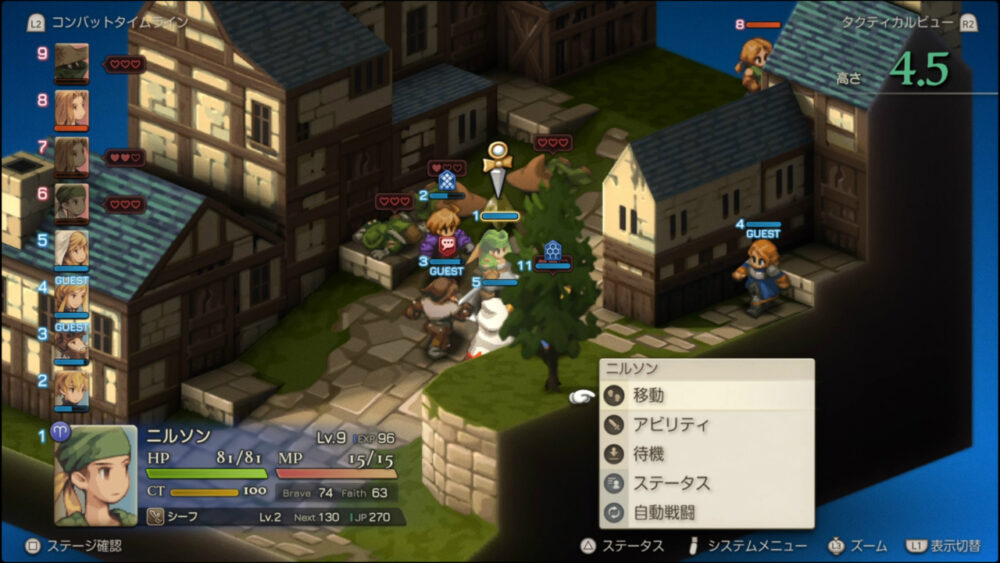Viewport: 1000px width, 563px height.
Task: Click ニルソン's large portrait in status panel
Action: 96,475
